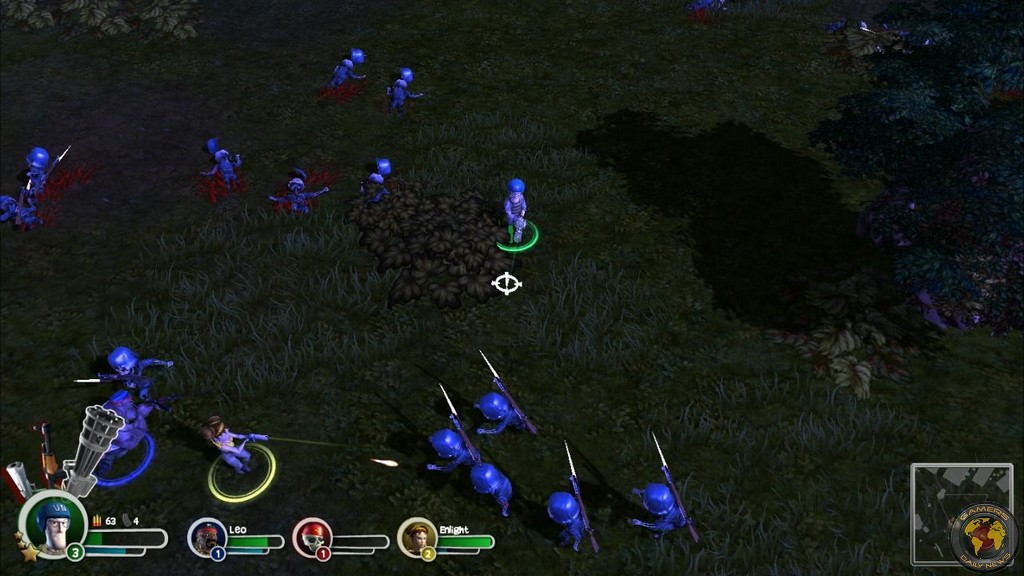Pick Enlight's squad member portrait
Image resolution: width=1024 pixels, height=576 pixels.
click(x=417, y=537)
